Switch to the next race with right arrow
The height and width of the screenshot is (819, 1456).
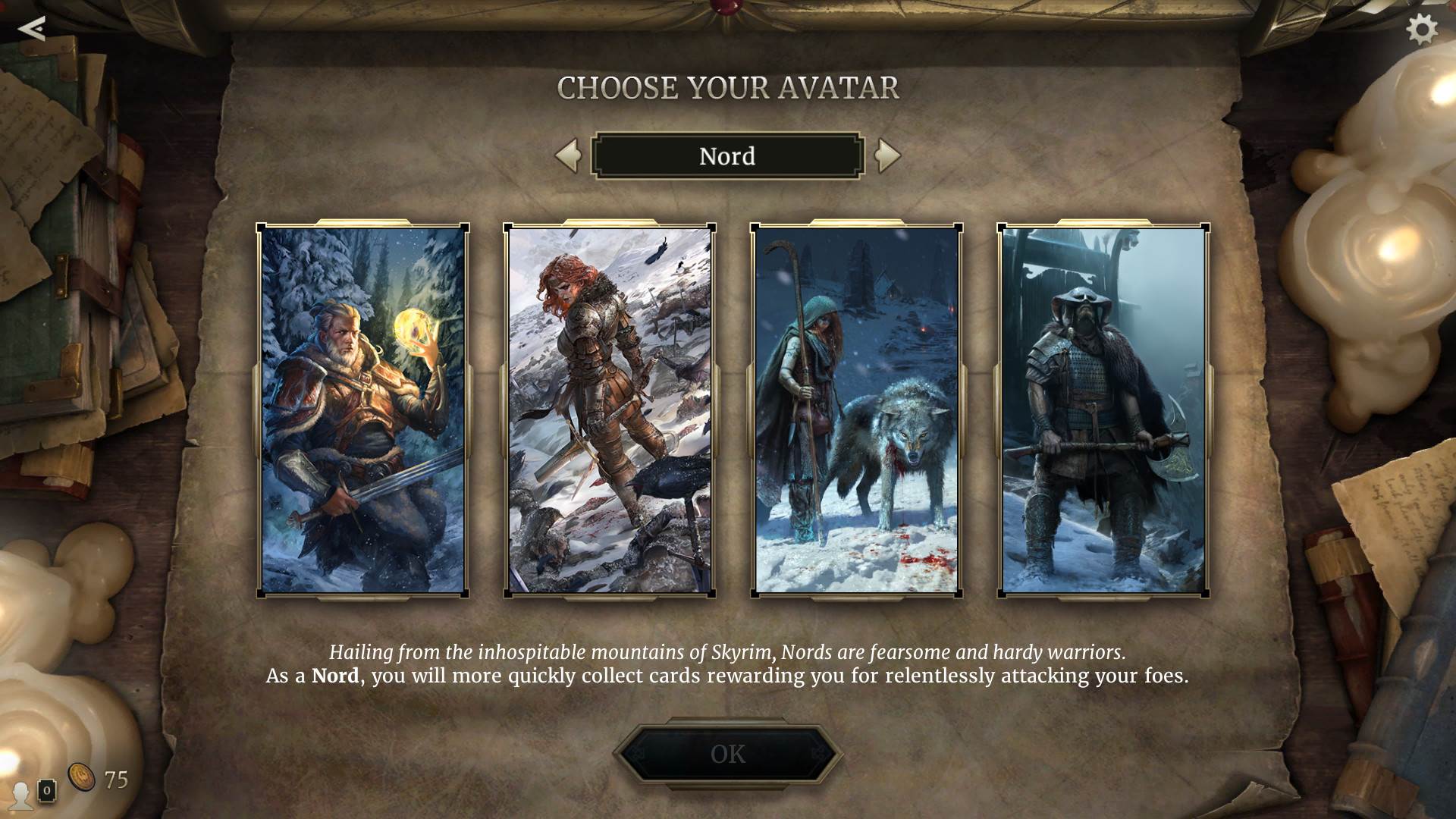tap(886, 155)
